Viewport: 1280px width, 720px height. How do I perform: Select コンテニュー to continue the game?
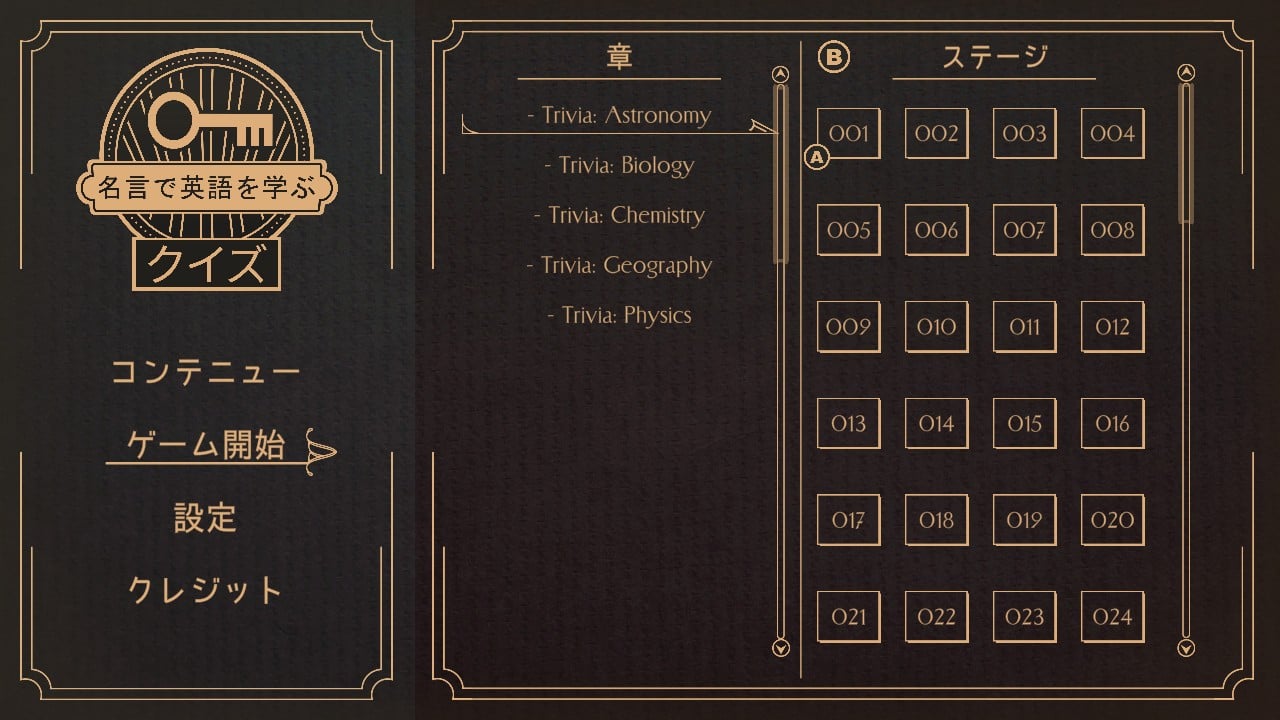[x=205, y=373]
